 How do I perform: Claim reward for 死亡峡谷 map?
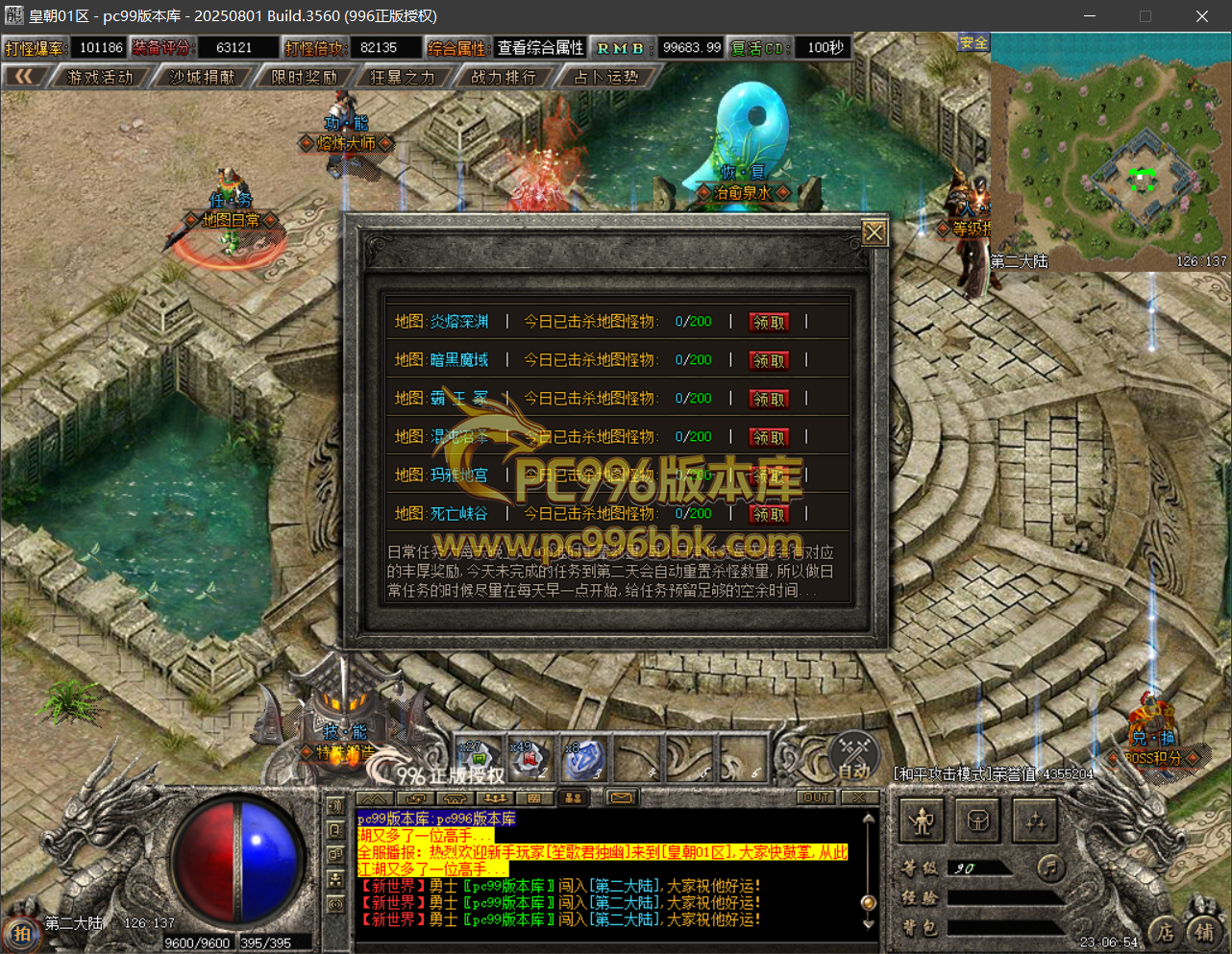769,515
